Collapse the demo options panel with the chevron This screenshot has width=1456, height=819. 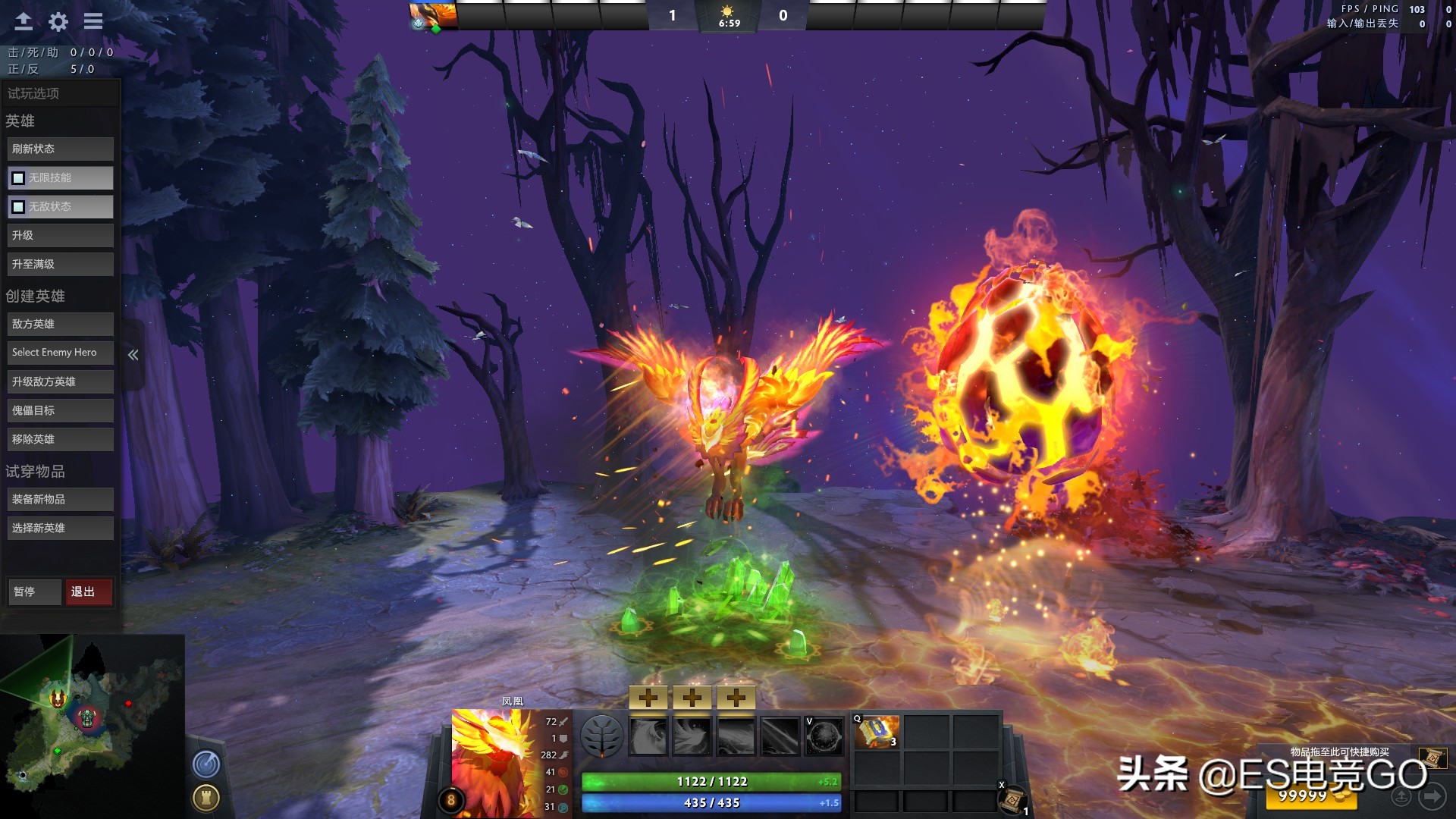click(133, 353)
